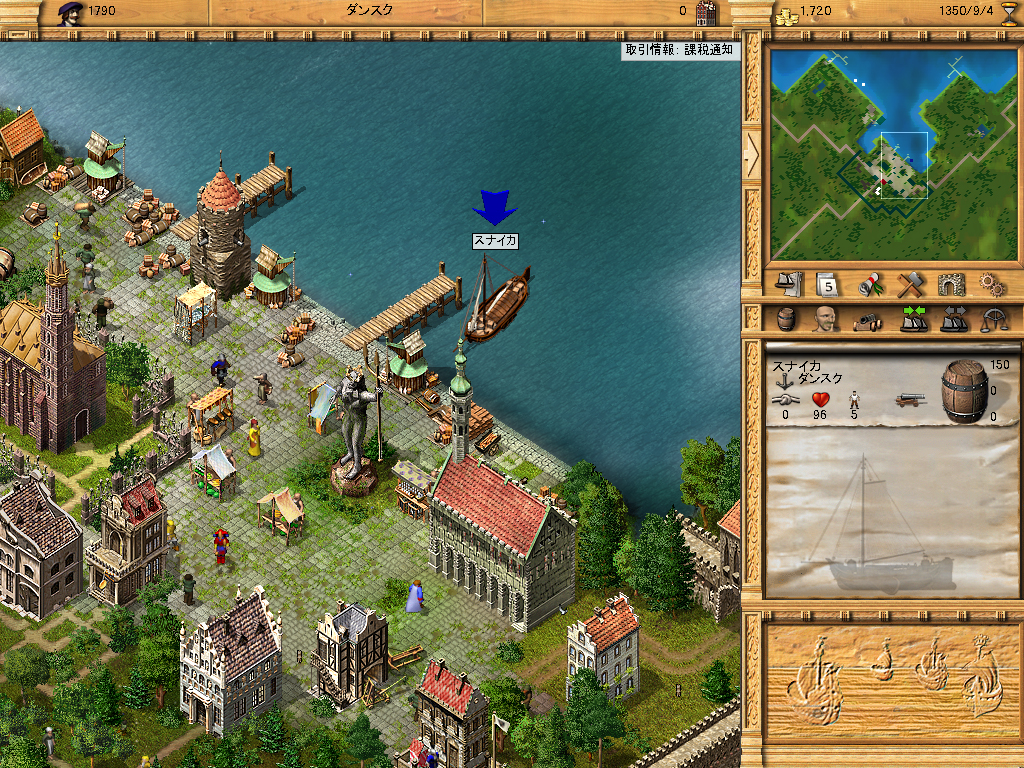Click the green arrows join convoy icon
The width and height of the screenshot is (1024, 768).
pos(911,320)
